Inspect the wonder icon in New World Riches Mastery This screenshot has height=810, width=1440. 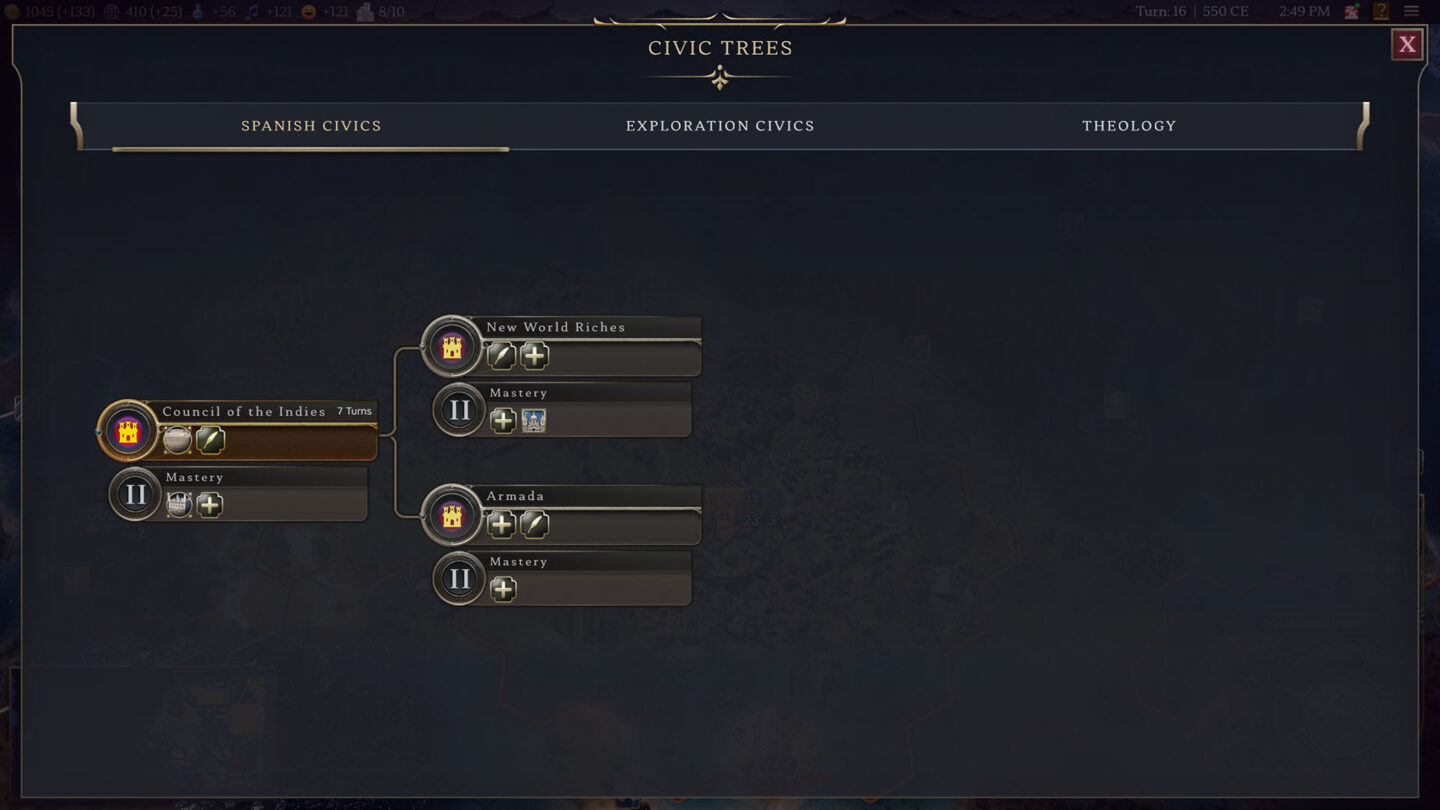click(534, 421)
